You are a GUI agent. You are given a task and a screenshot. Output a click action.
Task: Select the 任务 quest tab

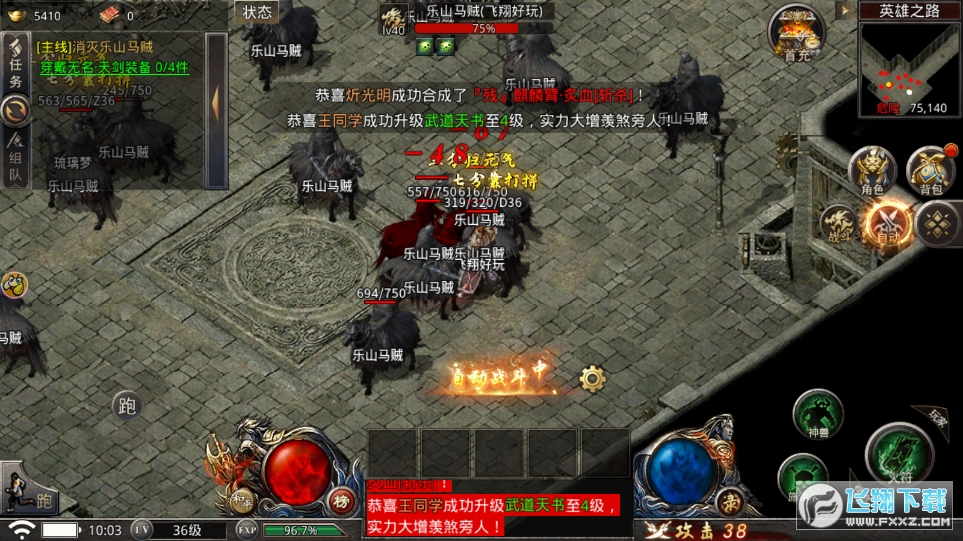pos(15,63)
